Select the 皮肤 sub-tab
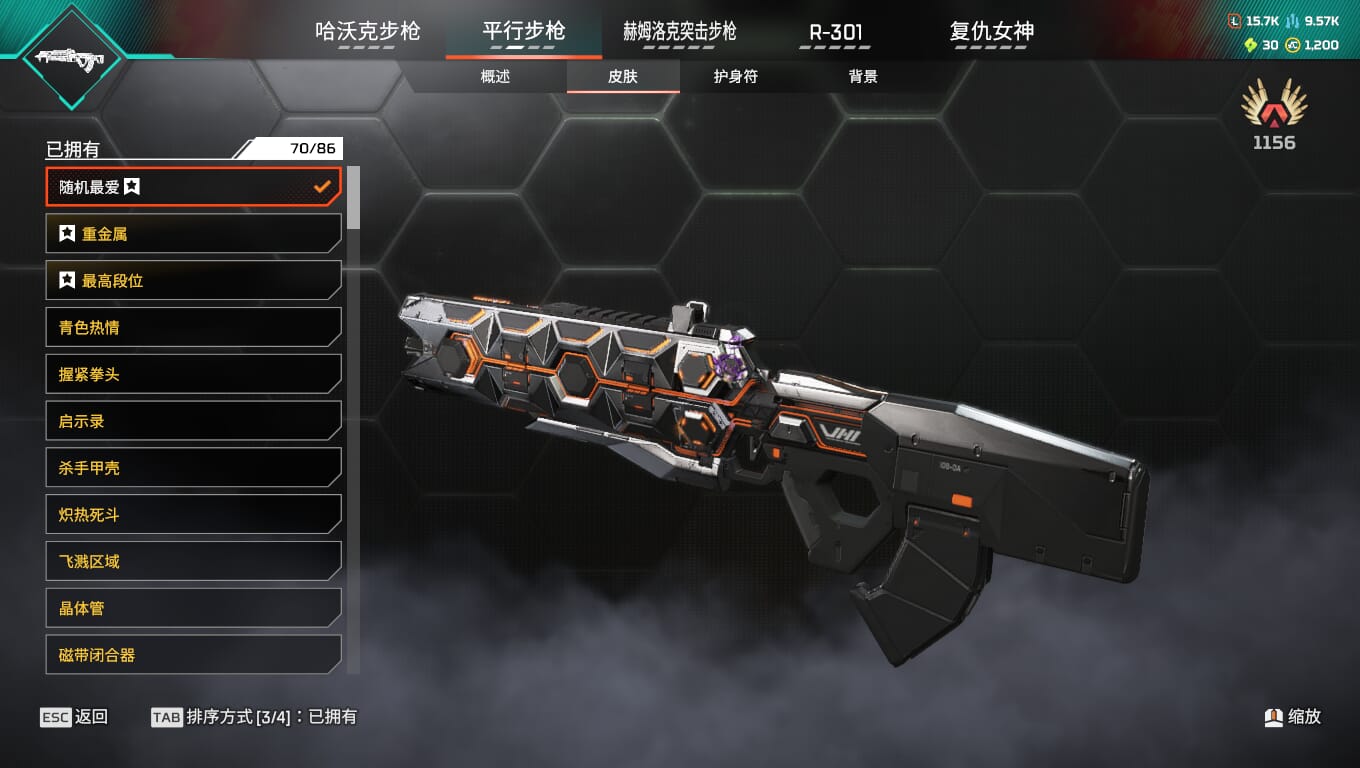The width and height of the screenshot is (1360, 768). click(x=623, y=76)
